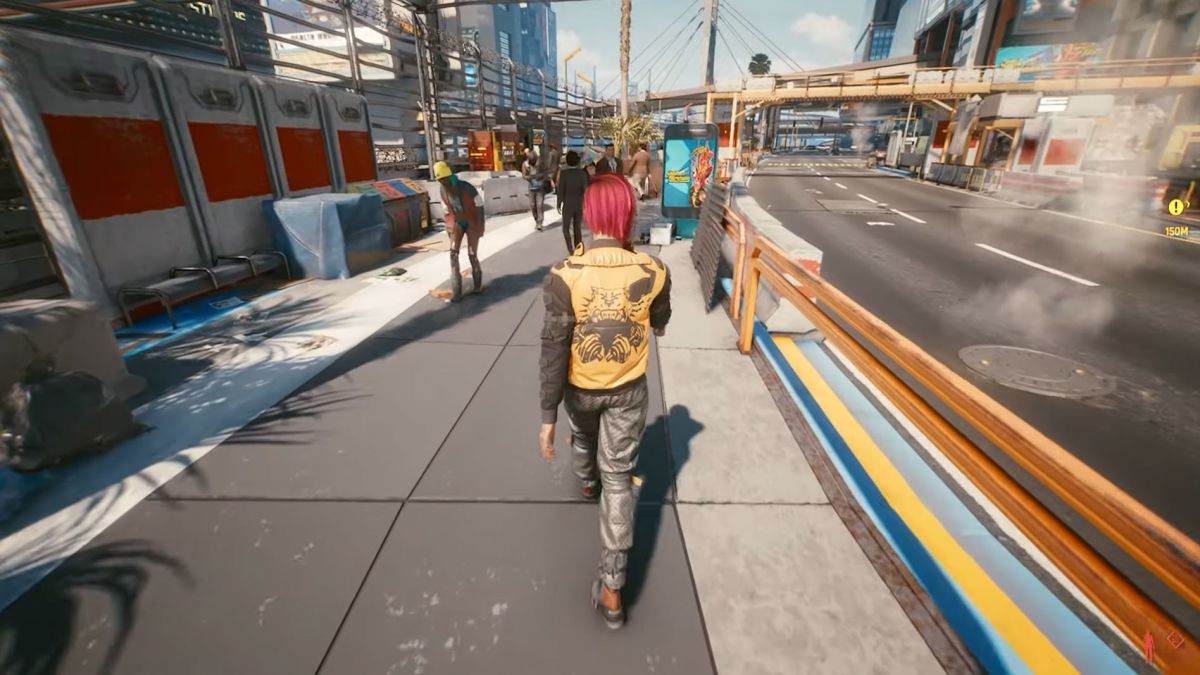
Task: Select the yellow exclamation quest marker
Action: pos(1176,207)
